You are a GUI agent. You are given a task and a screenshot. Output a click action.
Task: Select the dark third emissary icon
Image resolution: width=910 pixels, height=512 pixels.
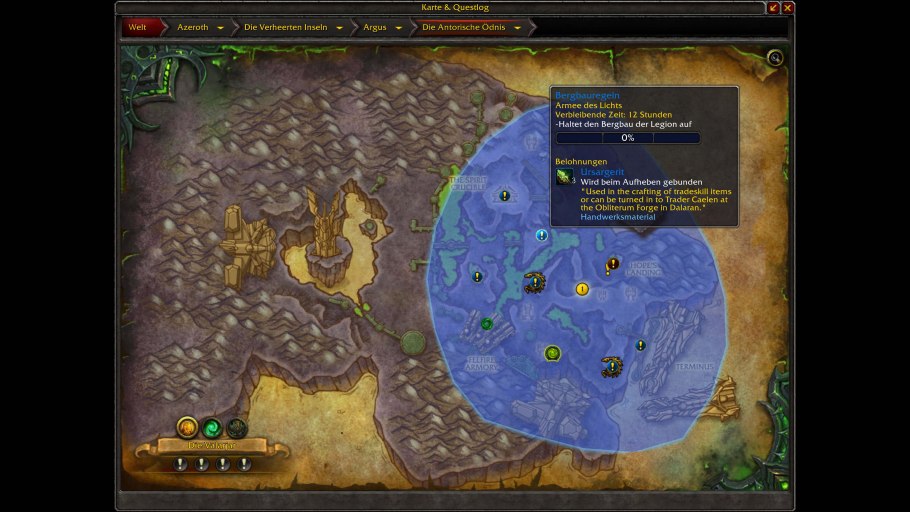(236, 427)
